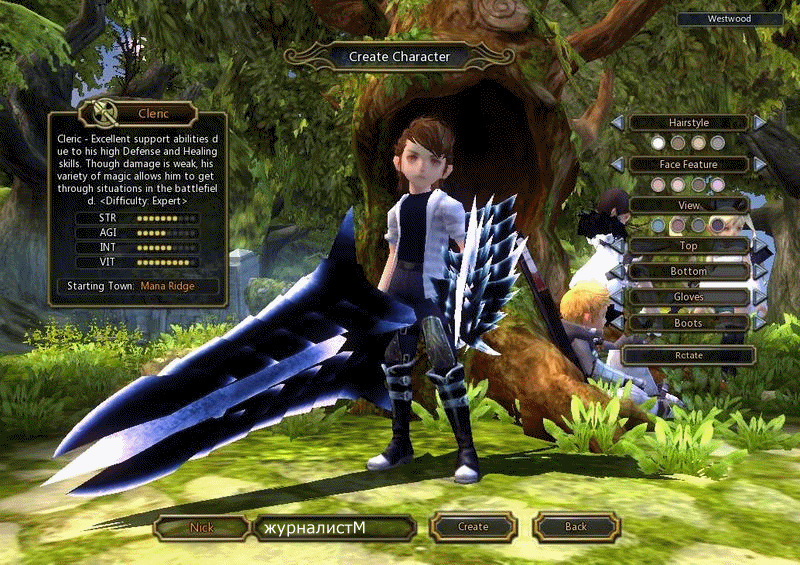Focus the nickname input field
The width and height of the screenshot is (800, 565).
coord(333,527)
